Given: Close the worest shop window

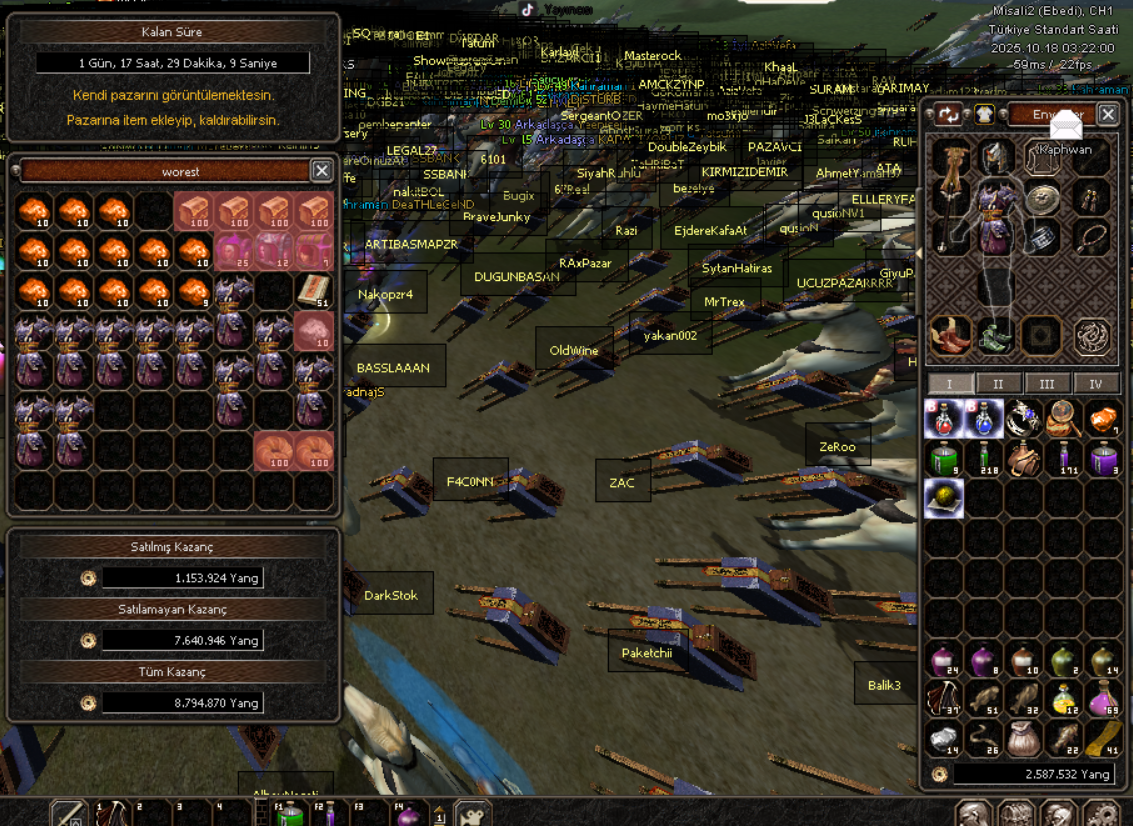Looking at the screenshot, I should click(x=321, y=171).
